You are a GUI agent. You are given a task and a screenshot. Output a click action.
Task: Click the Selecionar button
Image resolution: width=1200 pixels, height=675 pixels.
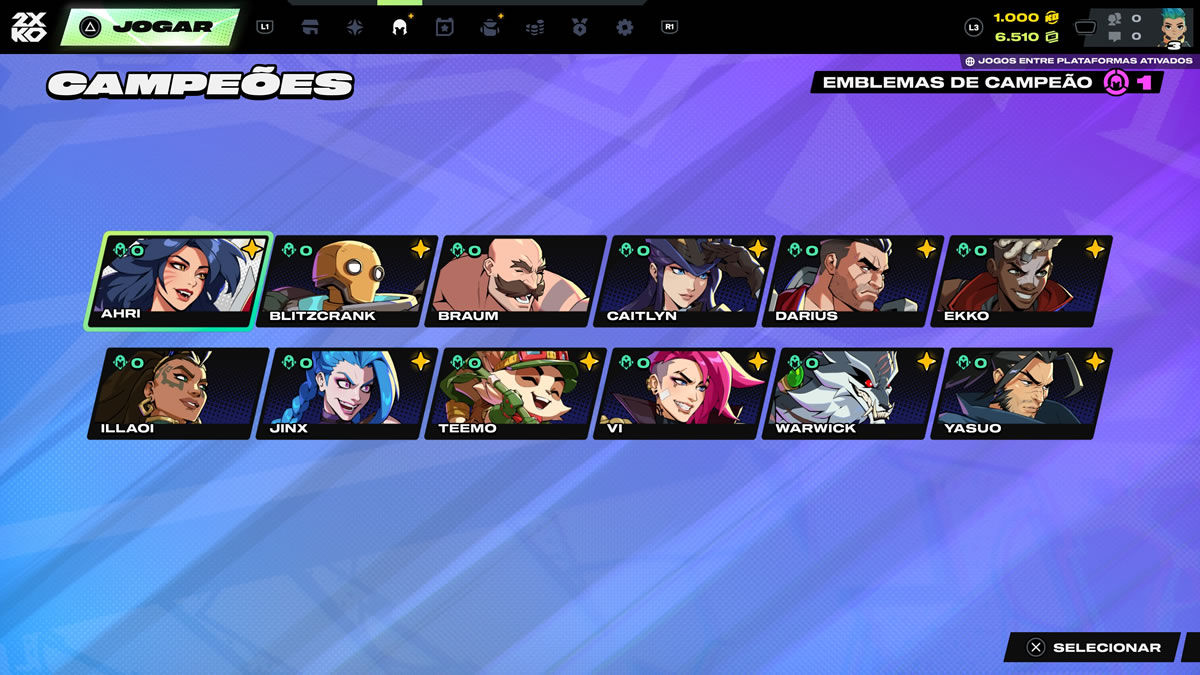point(1093,648)
